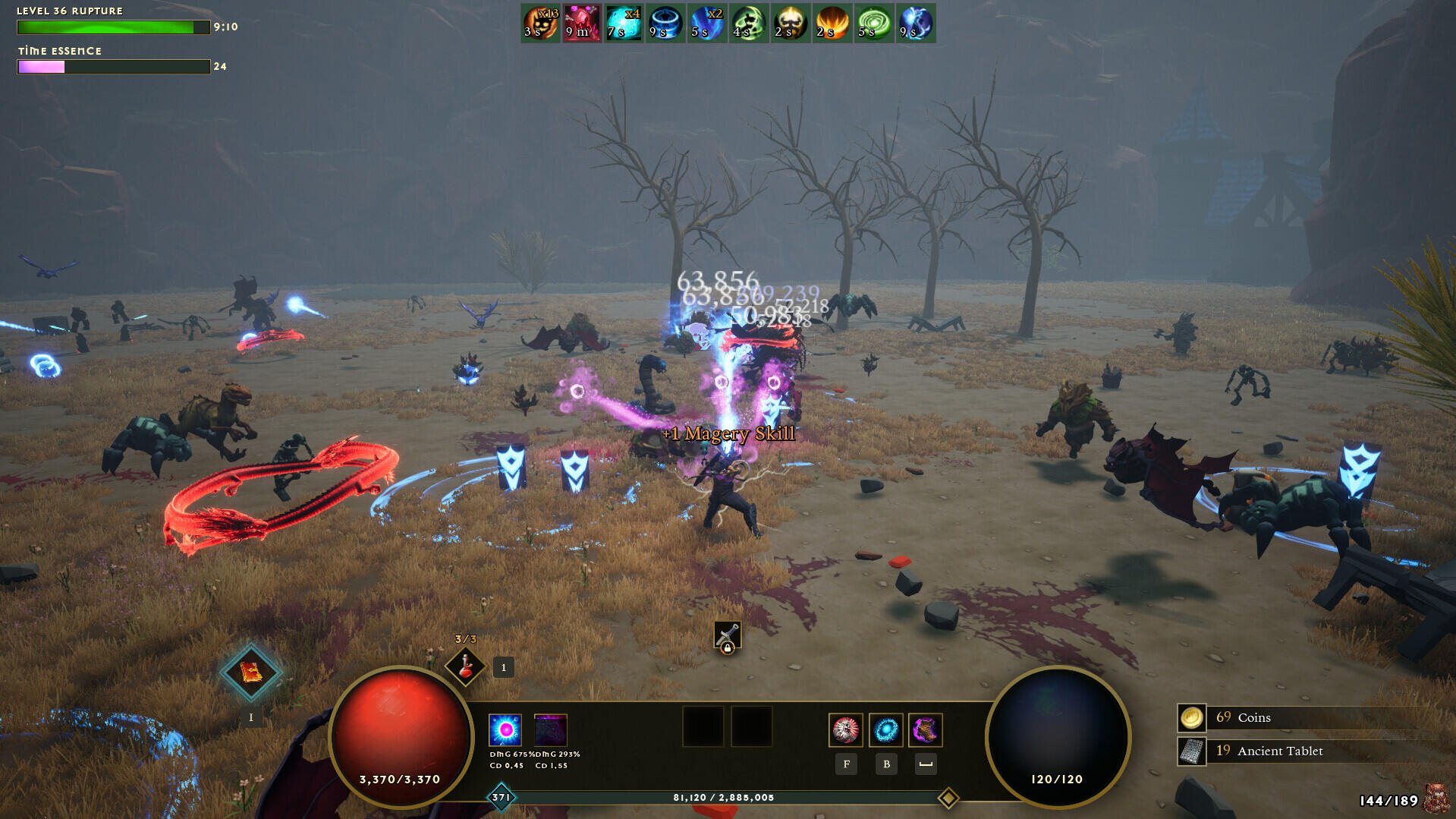Click the 9-minute pink crystal buff icon
The height and width of the screenshot is (819, 1456).
[581, 23]
